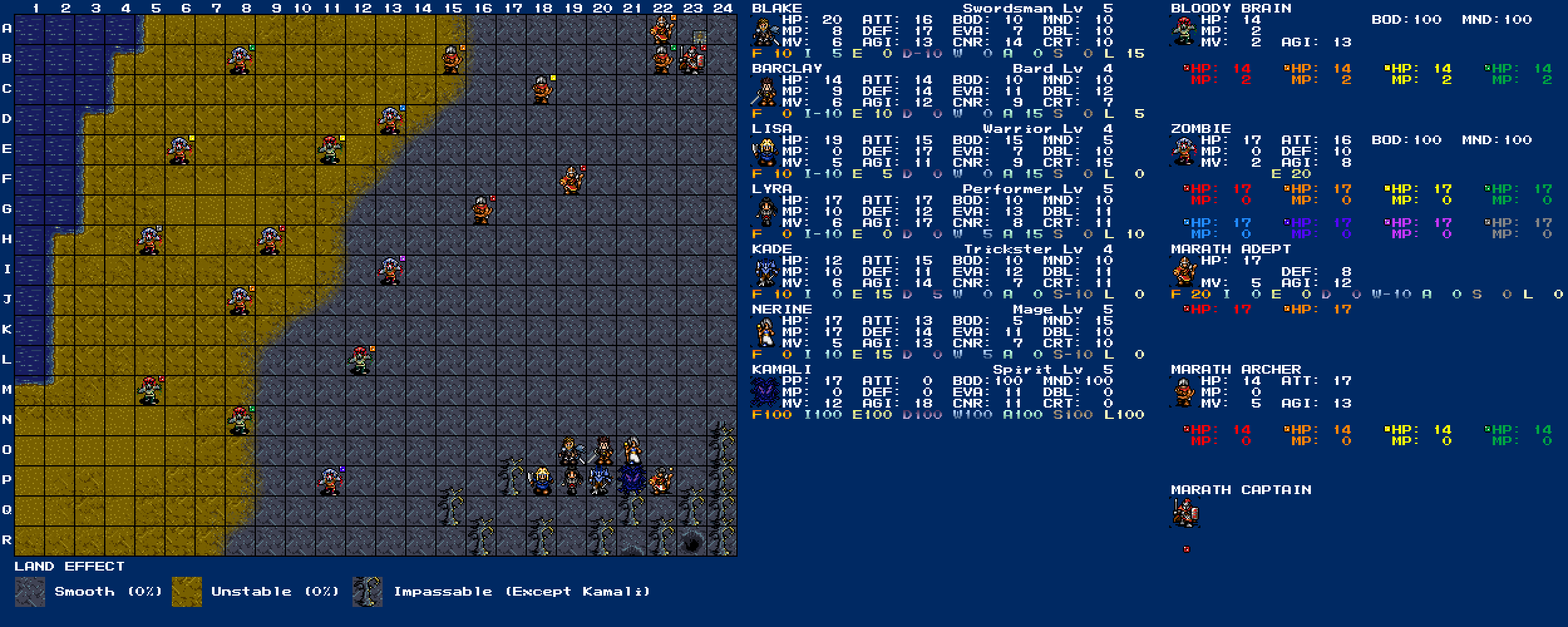The image size is (1568, 627).
Task: Choose the Impassable terrain legend swatch
Action: 368,592
